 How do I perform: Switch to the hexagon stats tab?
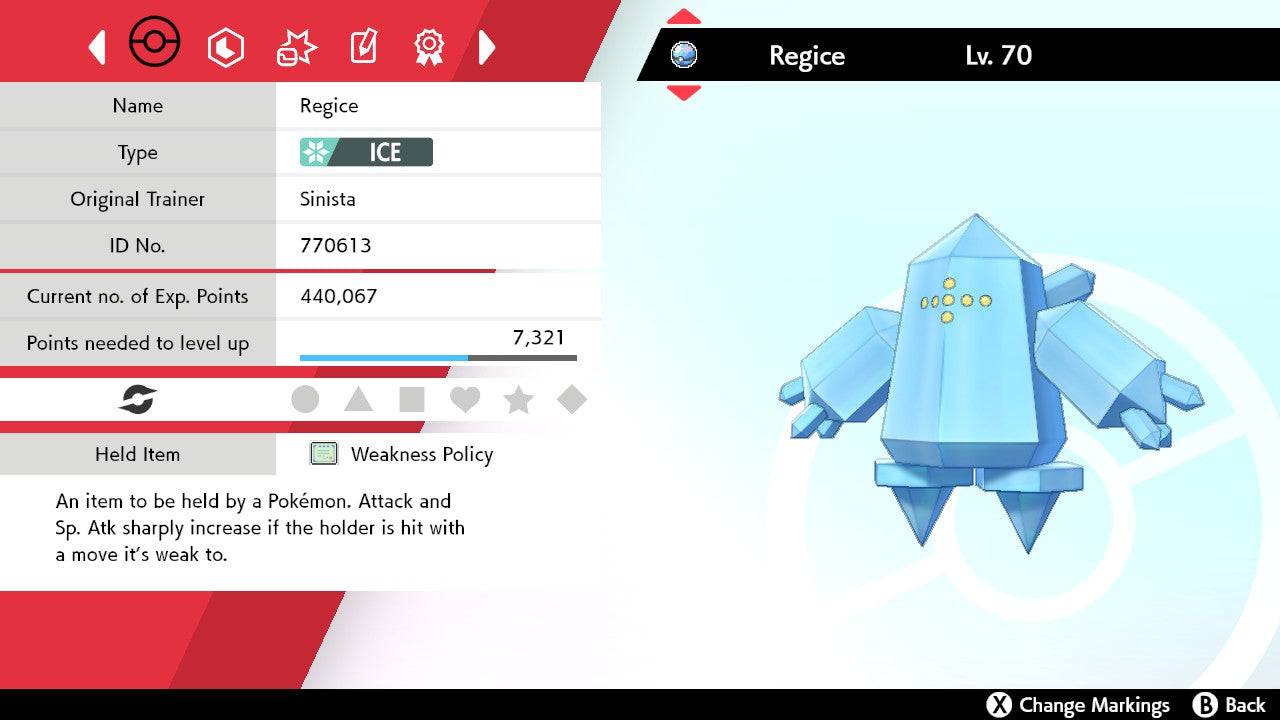tap(225, 47)
